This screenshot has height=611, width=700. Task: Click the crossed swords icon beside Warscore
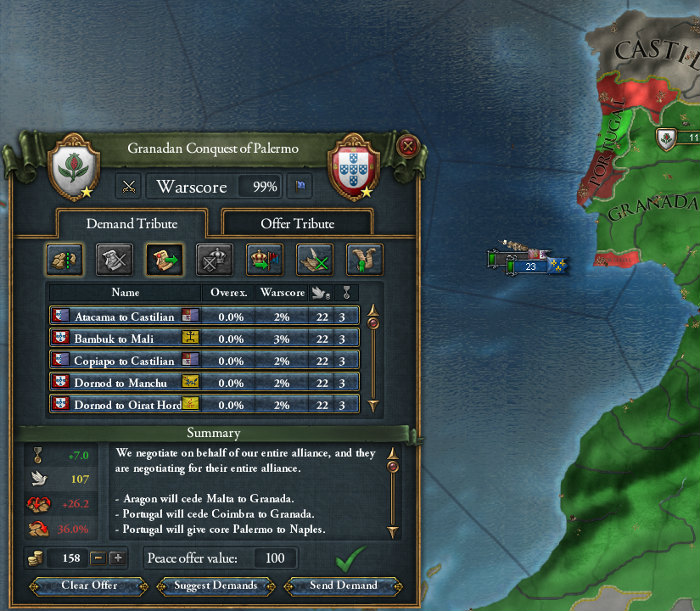click(x=129, y=186)
